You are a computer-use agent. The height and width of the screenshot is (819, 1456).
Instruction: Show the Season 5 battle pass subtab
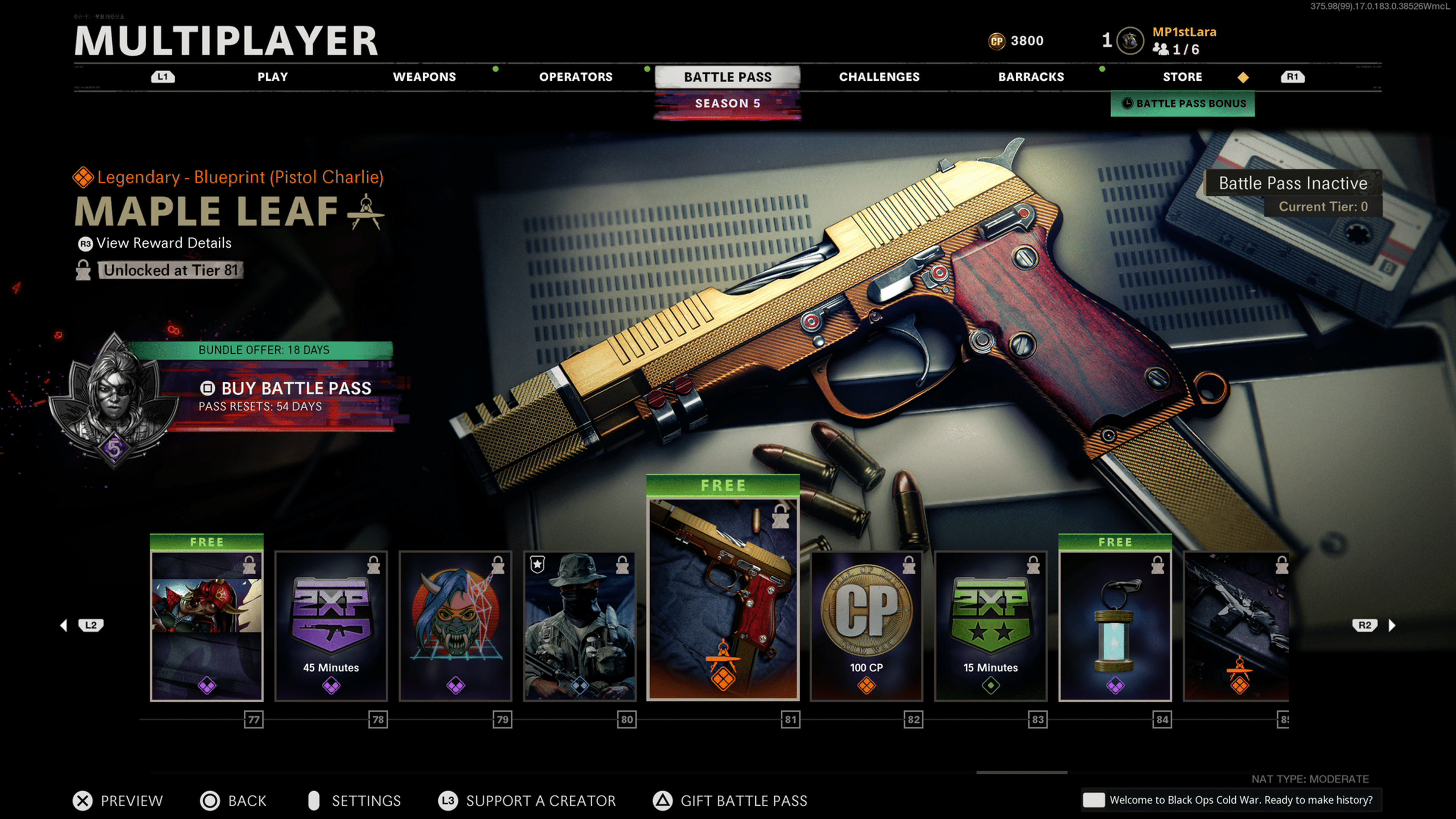coord(728,104)
